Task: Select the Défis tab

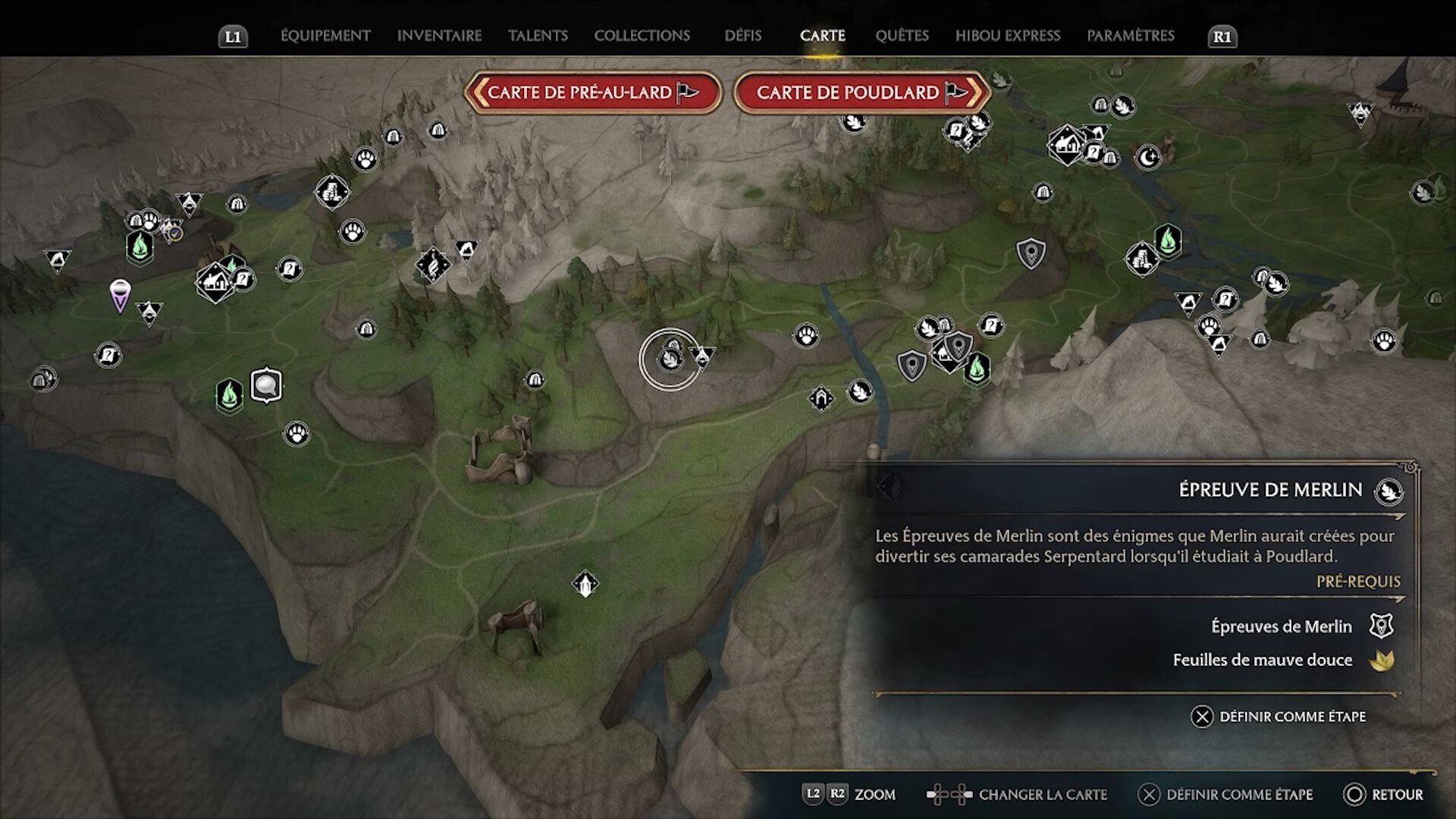Action: coord(742,36)
